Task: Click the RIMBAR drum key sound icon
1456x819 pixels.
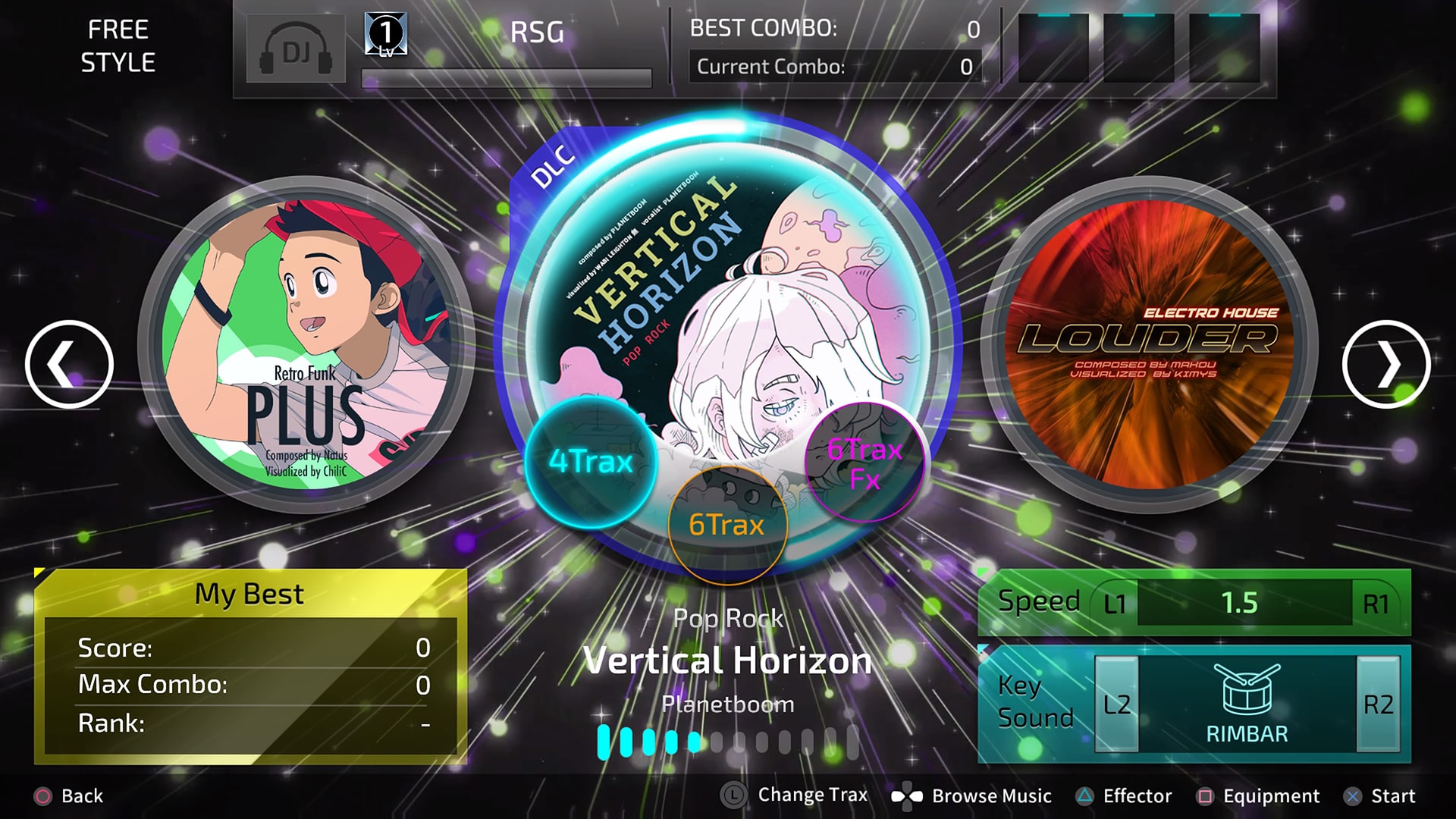Action: coord(1247,690)
